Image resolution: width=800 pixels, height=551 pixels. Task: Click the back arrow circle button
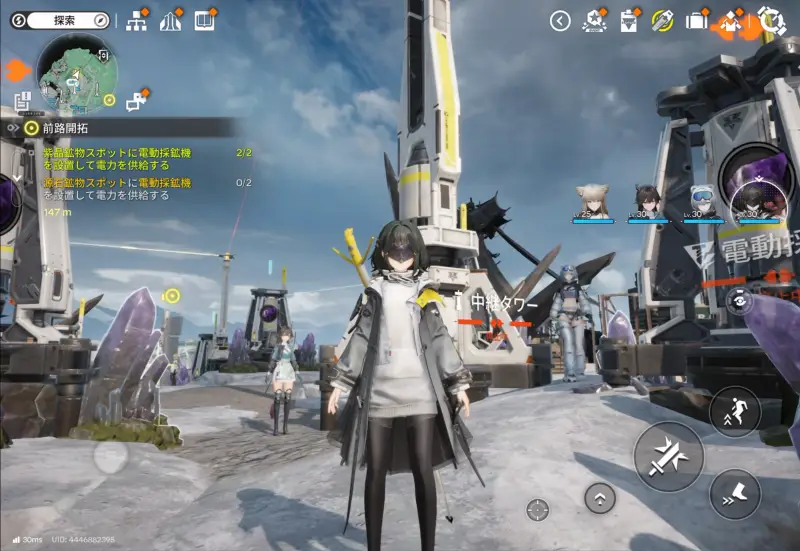click(x=560, y=20)
